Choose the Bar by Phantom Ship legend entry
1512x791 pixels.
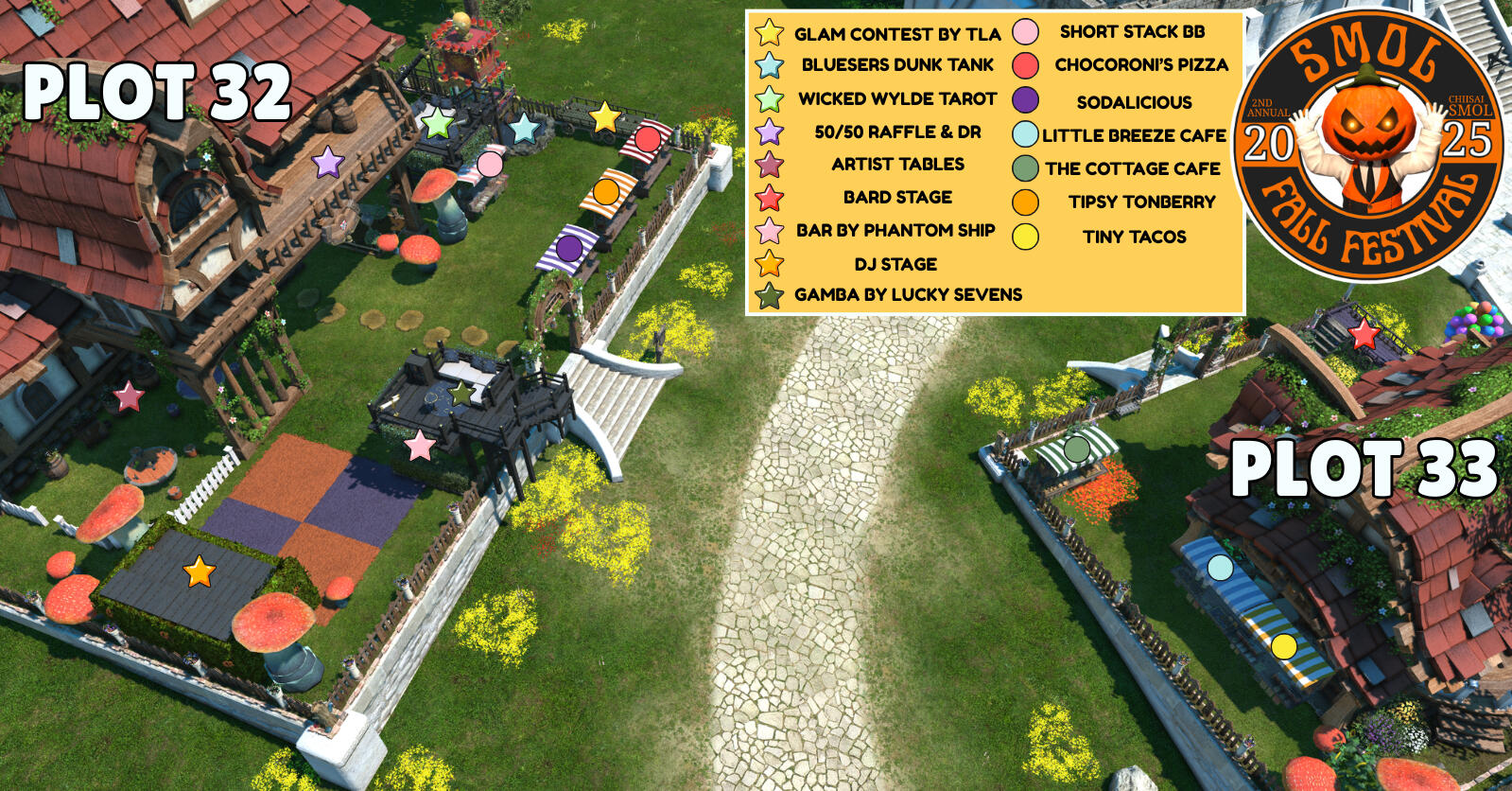895,230
